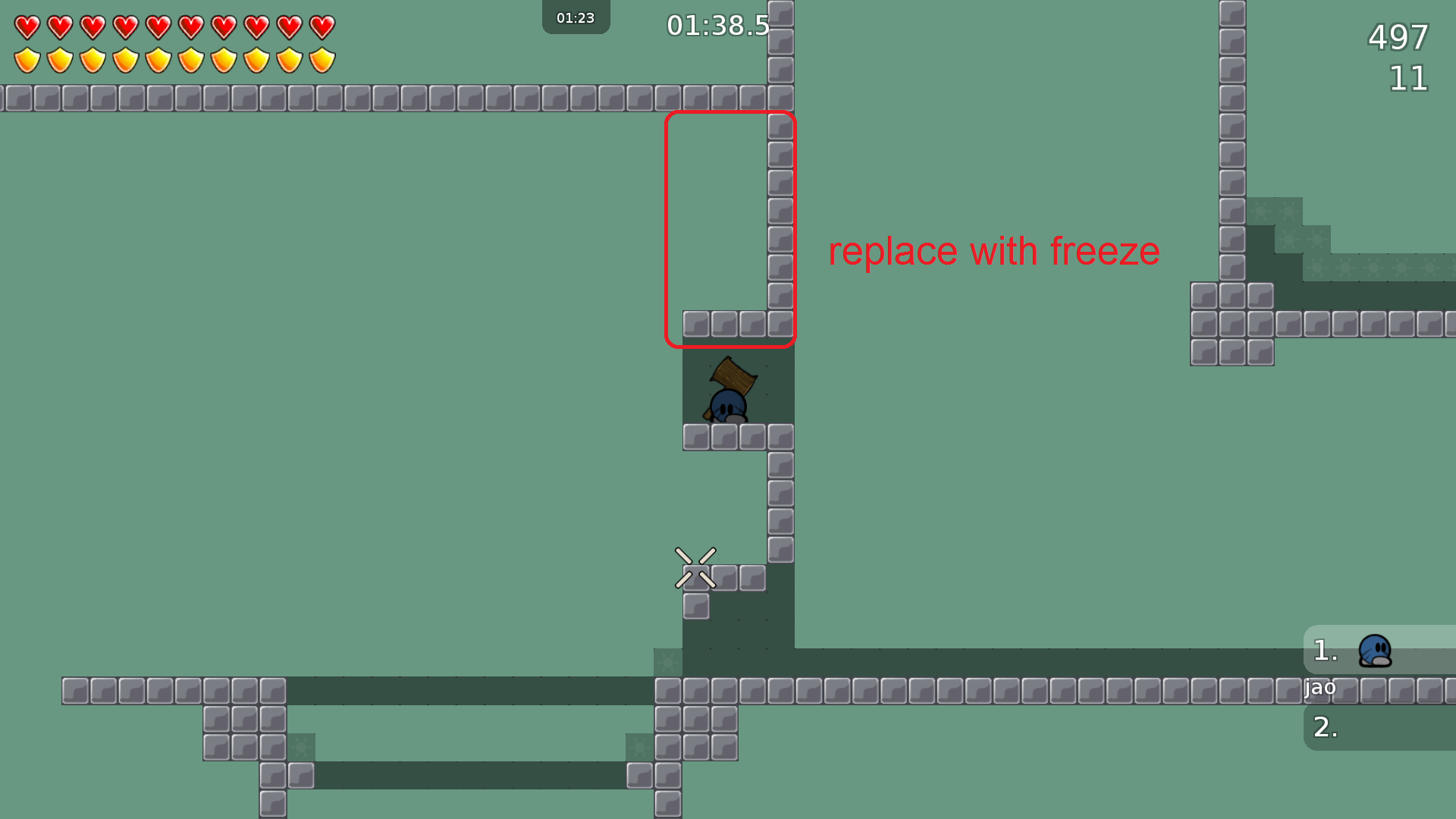Viewport: 1456px width, 819px height.
Task: Click the 01:38.5 race timer display
Action: coord(717,25)
